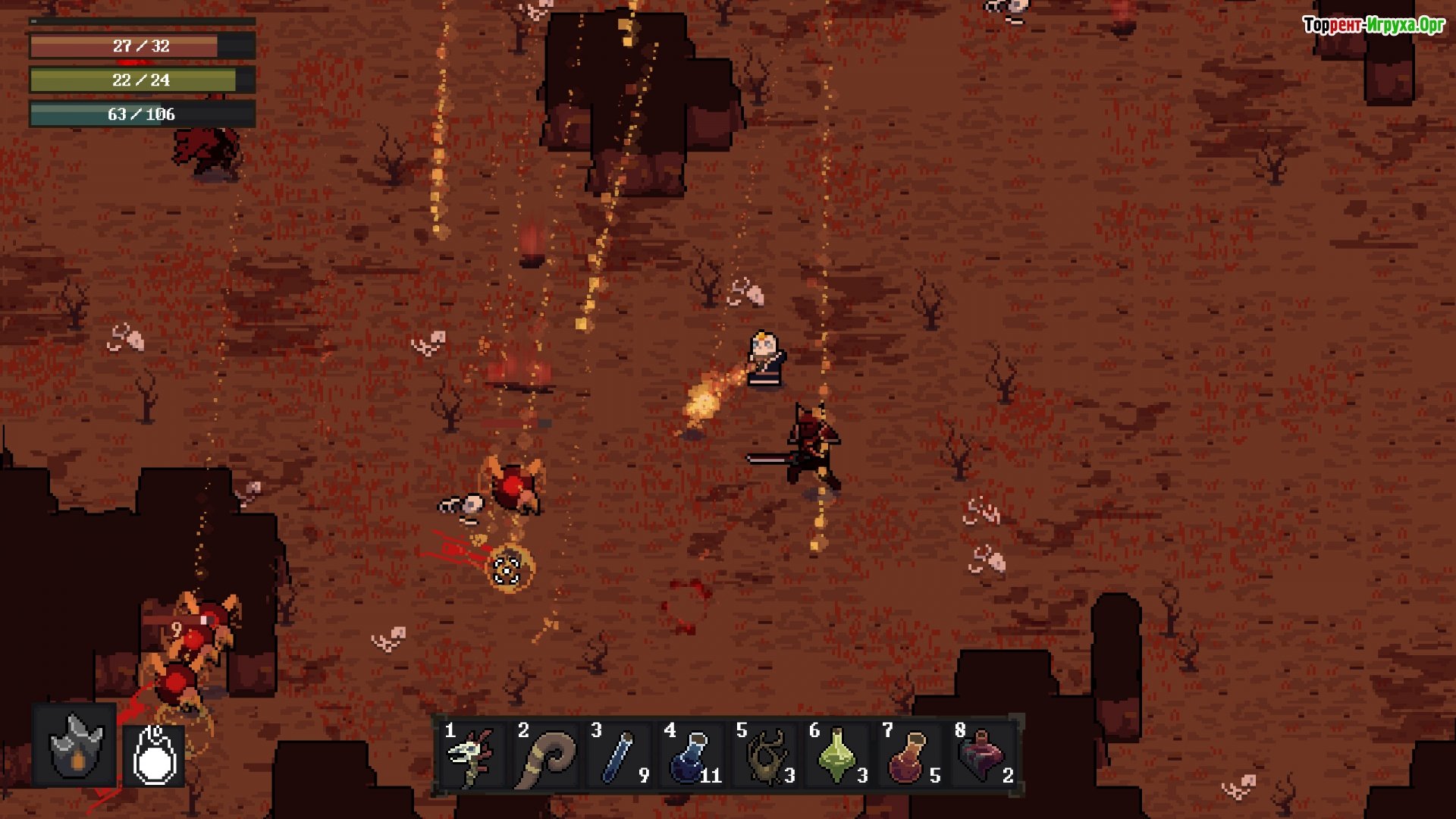Click the grey shield with flame icon

click(x=75, y=746)
